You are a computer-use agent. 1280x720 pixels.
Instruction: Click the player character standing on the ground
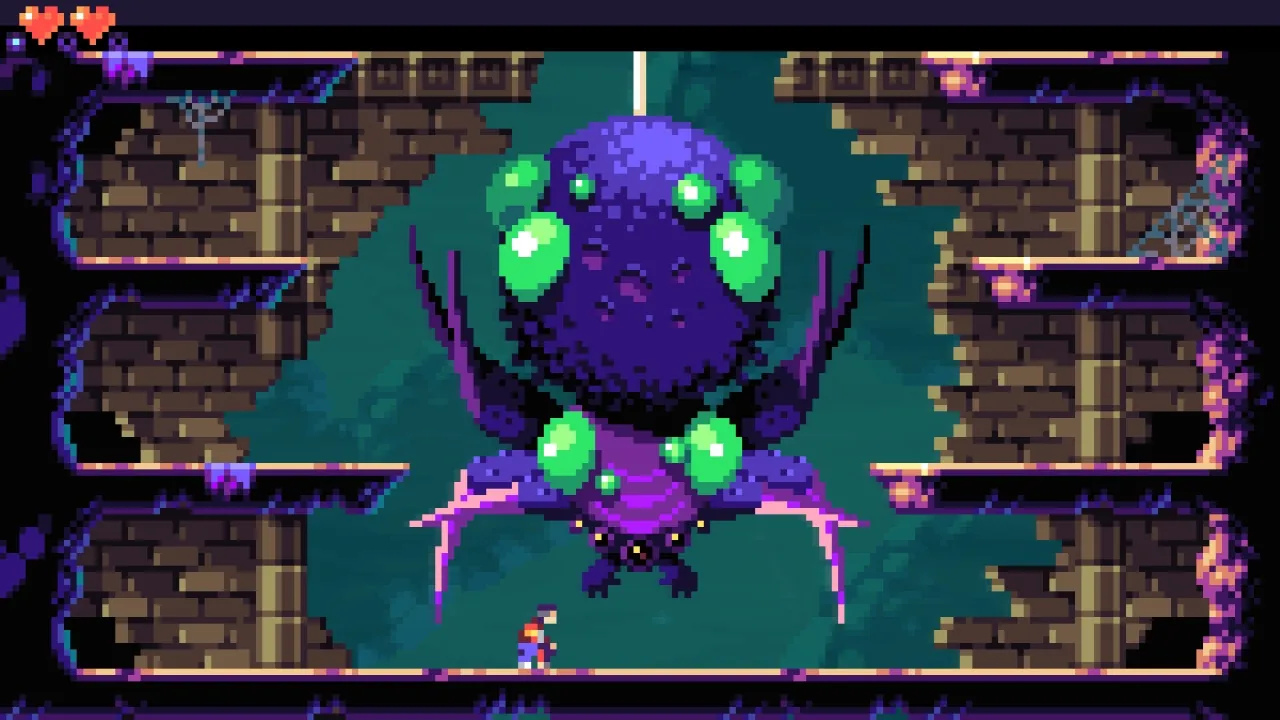(x=531, y=640)
